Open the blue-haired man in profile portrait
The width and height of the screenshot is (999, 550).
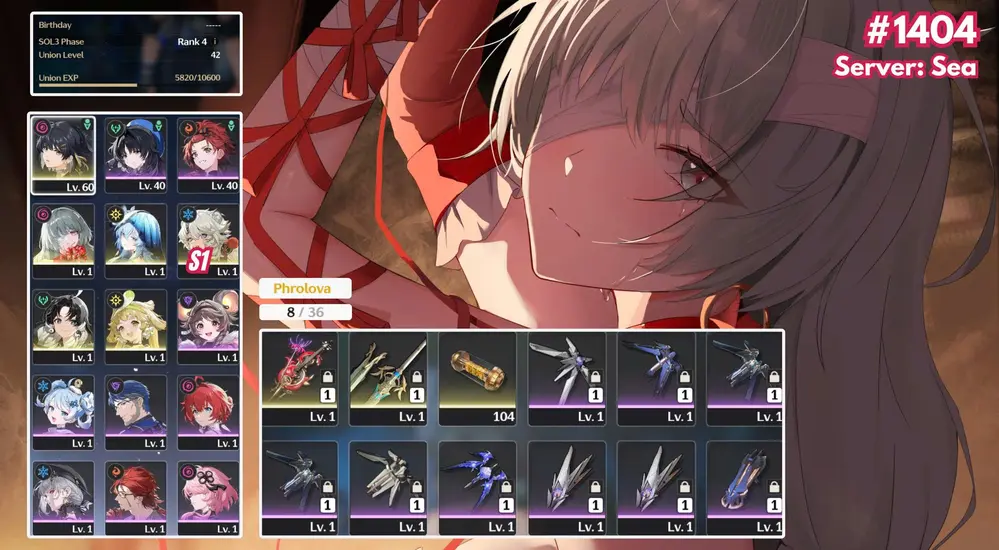[136, 412]
